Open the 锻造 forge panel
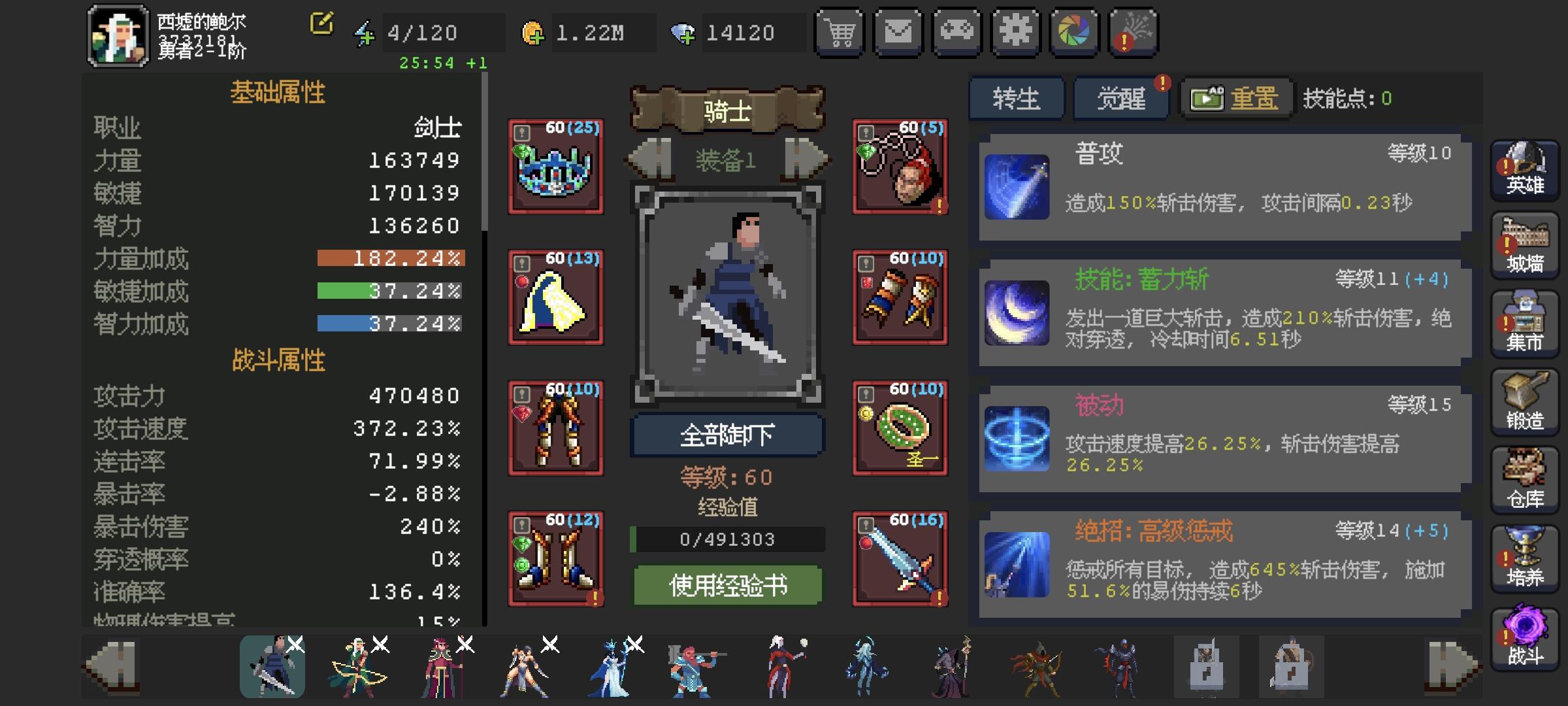 point(1524,402)
